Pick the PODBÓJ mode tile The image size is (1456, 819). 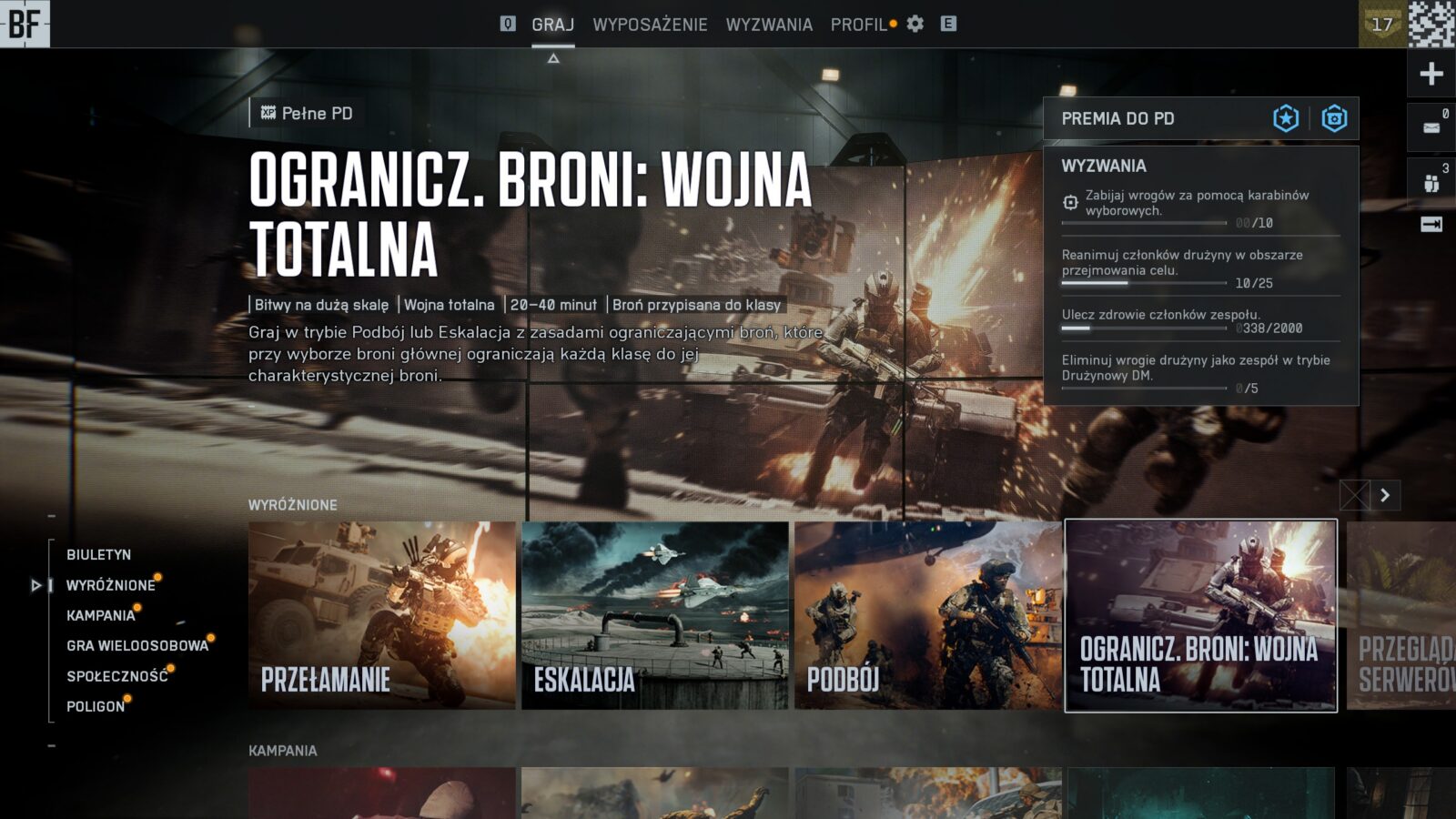pyautogui.click(x=927, y=615)
